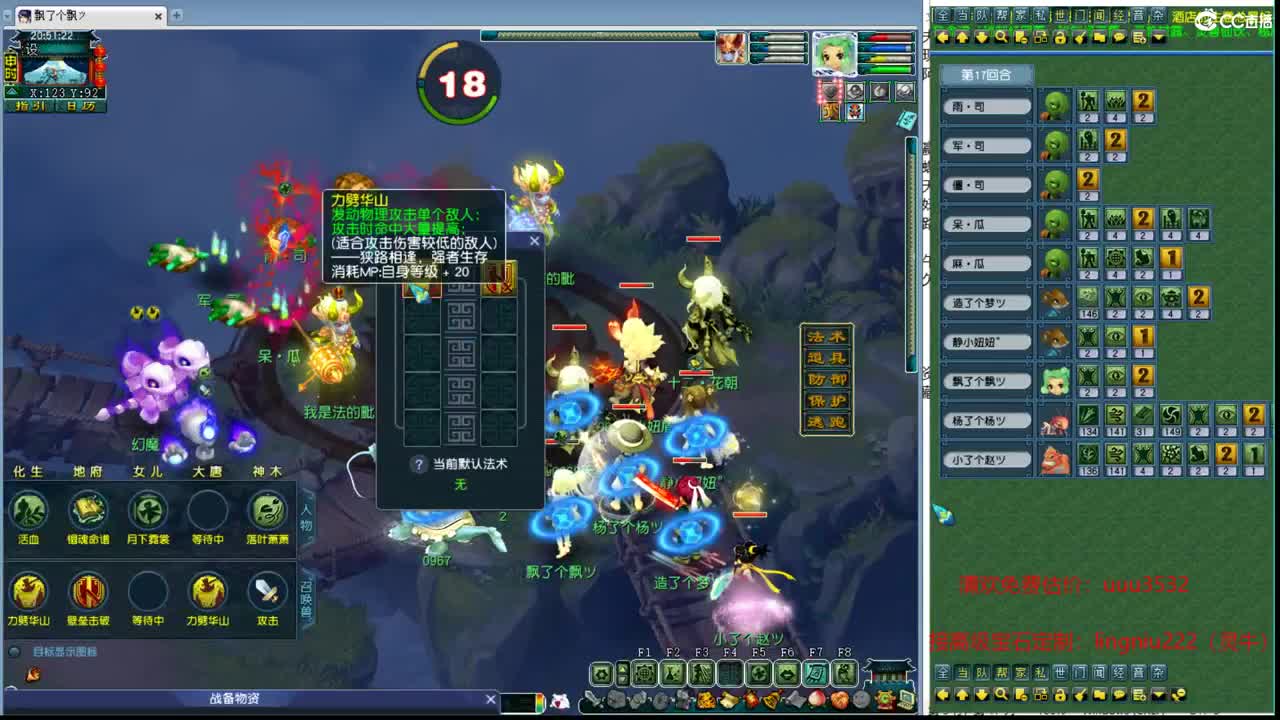This screenshot has height=720, width=1280.
Task: Select the 杨了个杨ツ portrait in battle roster
Action: [1055, 419]
